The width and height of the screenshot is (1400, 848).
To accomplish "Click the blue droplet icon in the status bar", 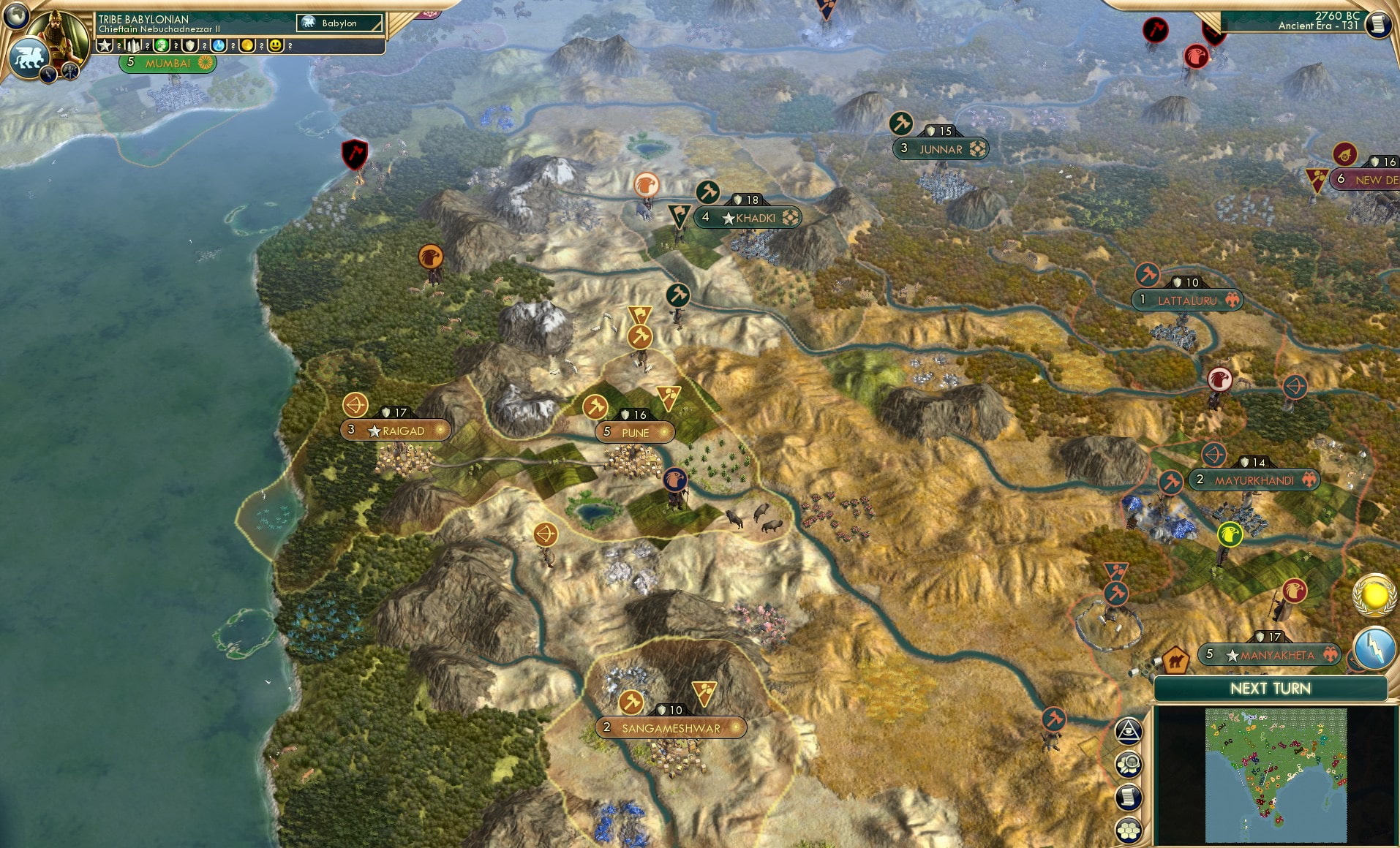I will click(x=219, y=45).
